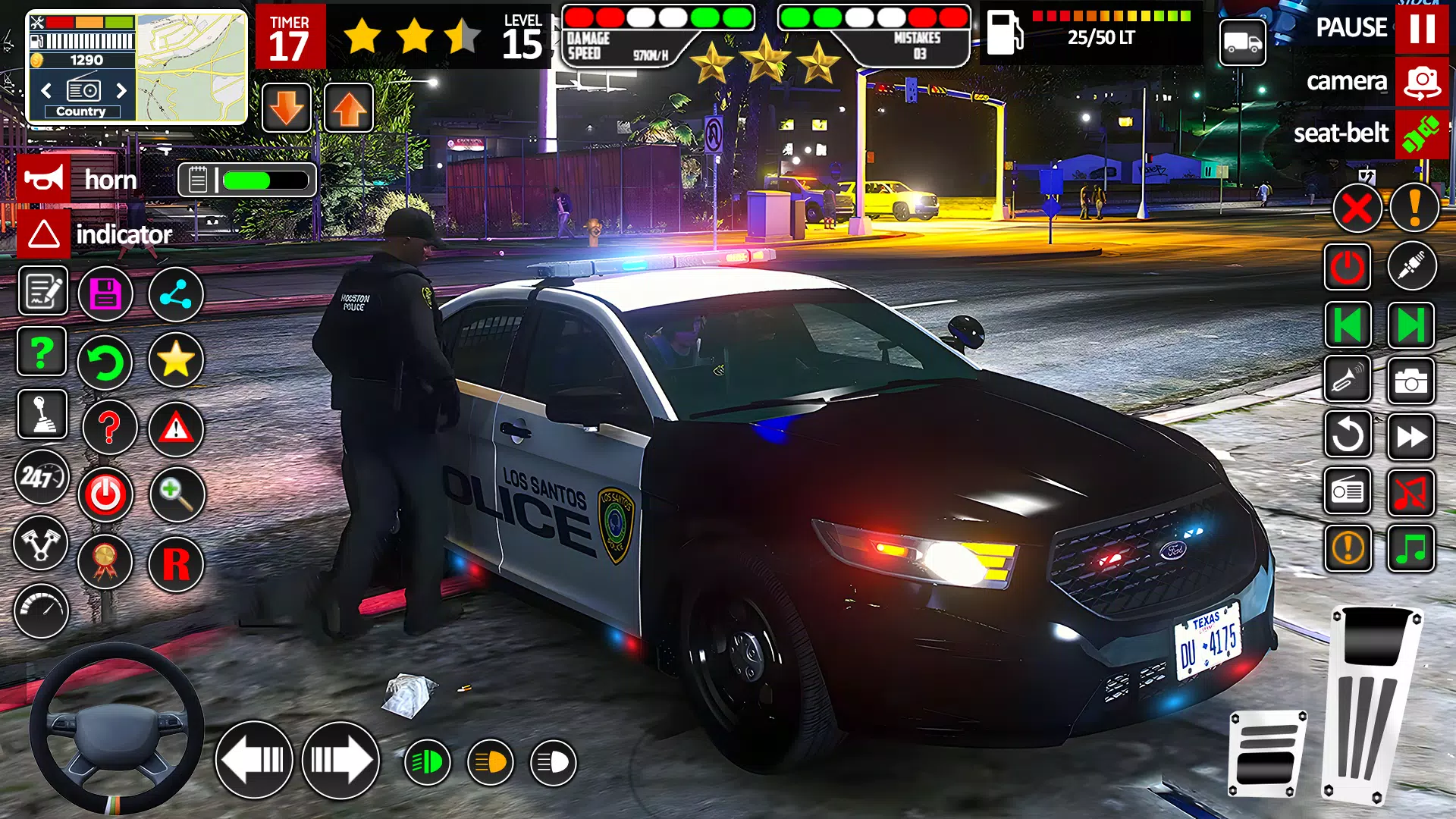Image resolution: width=1456 pixels, height=819 pixels.
Task: Click the red R reverse button
Action: [176, 564]
